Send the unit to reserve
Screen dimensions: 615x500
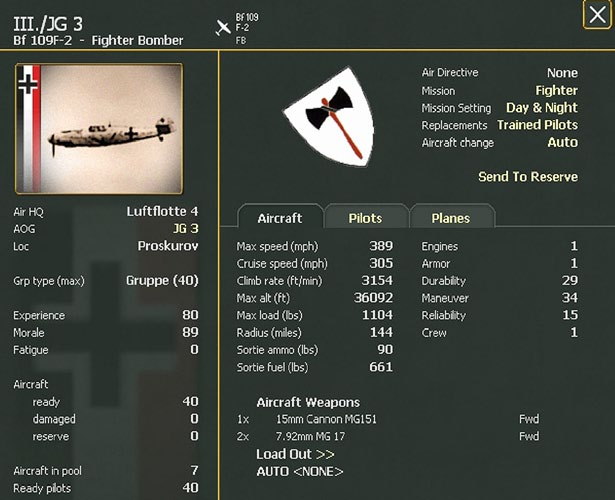click(527, 177)
